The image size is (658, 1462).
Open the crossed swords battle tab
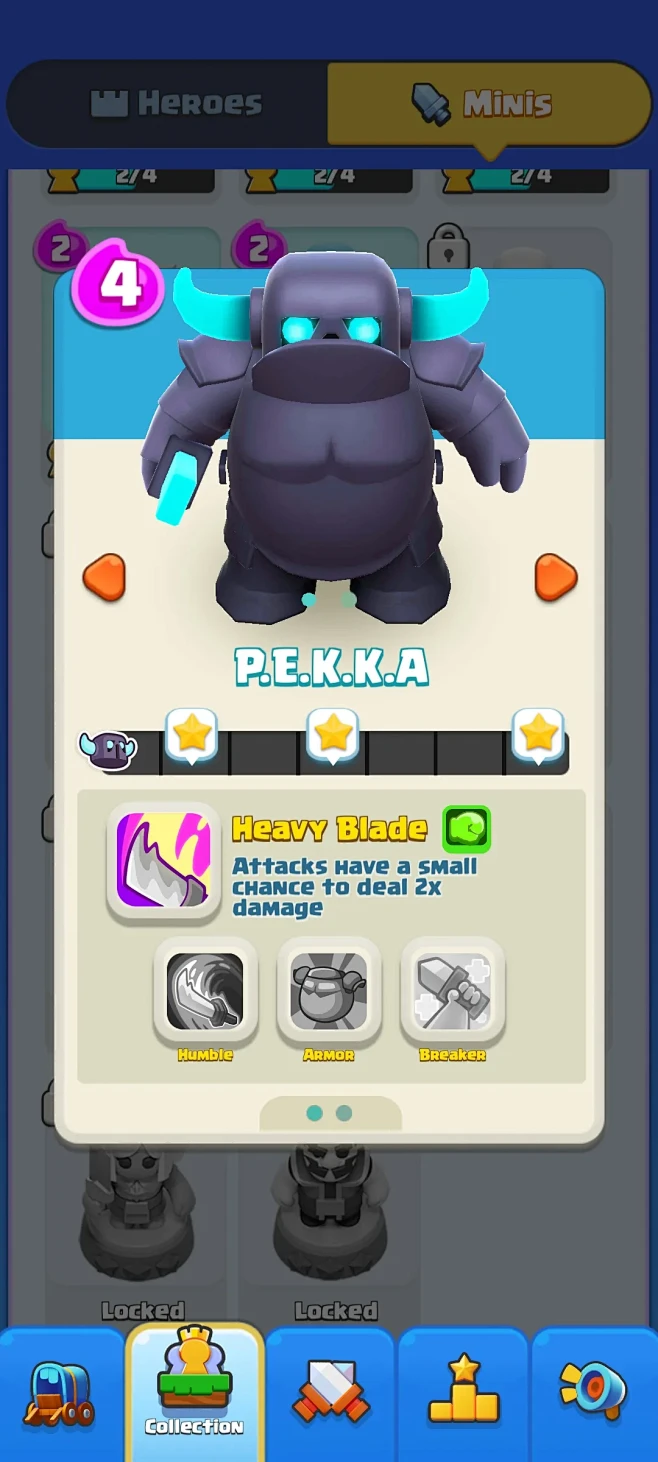click(x=331, y=1393)
